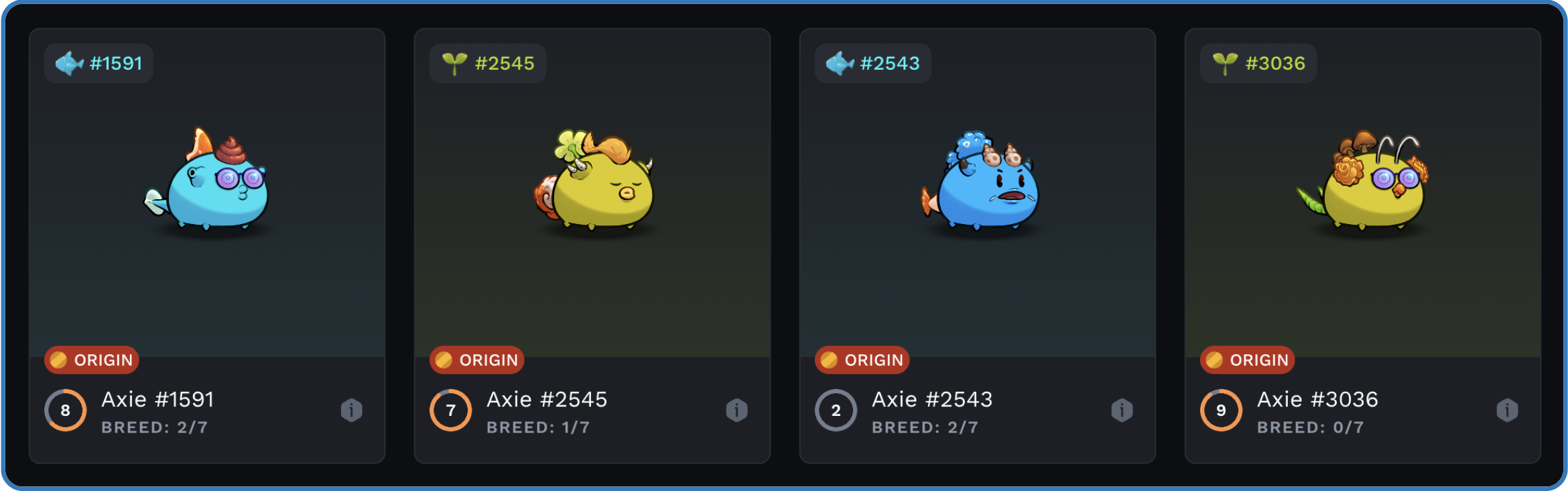Click the #1591 ID badge at top left
Screen dimensions: 1568x491
[x=98, y=62]
